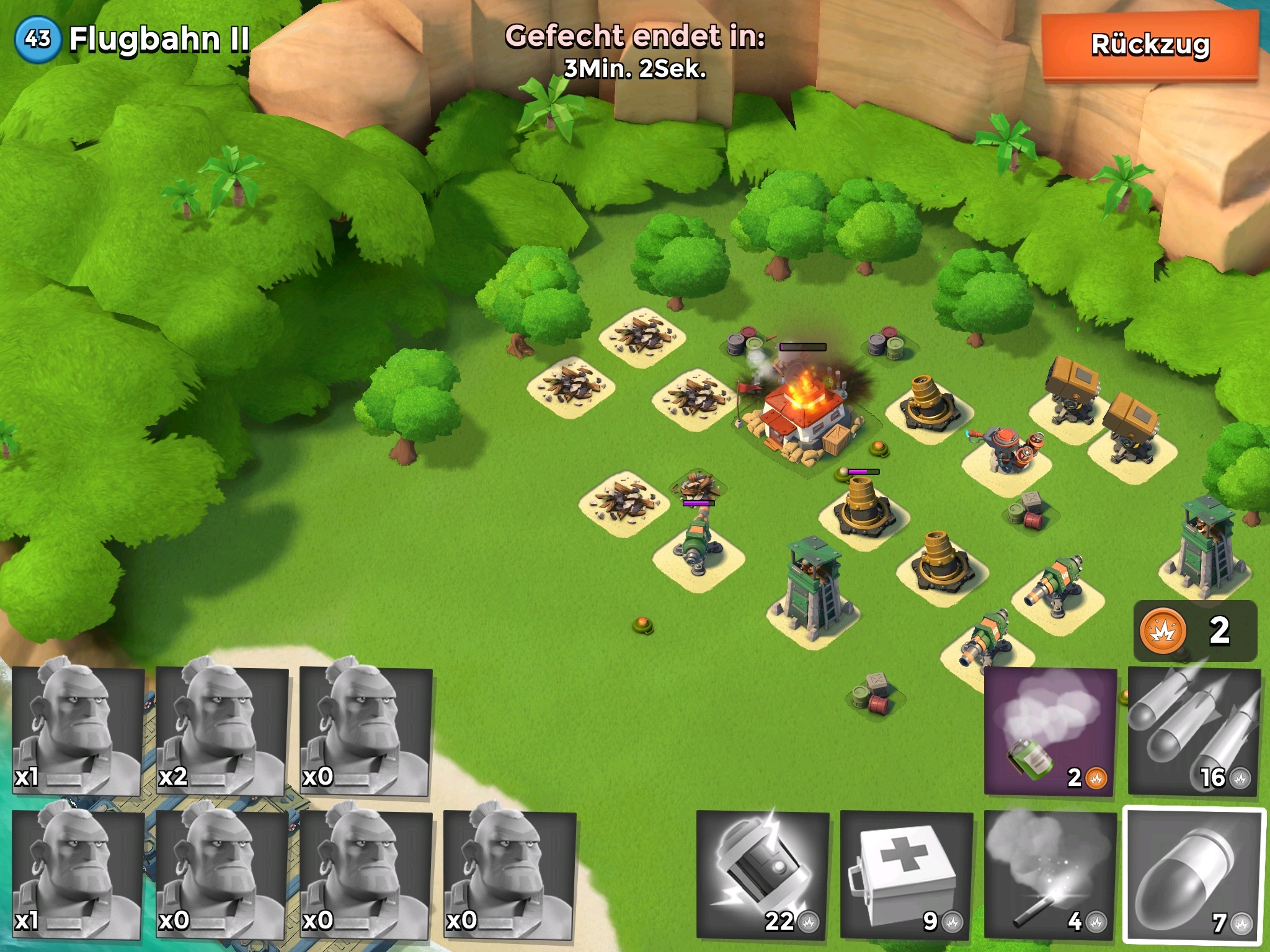This screenshot has height=952, width=1270.
Task: Use the Flare ability
Action: point(1050,875)
